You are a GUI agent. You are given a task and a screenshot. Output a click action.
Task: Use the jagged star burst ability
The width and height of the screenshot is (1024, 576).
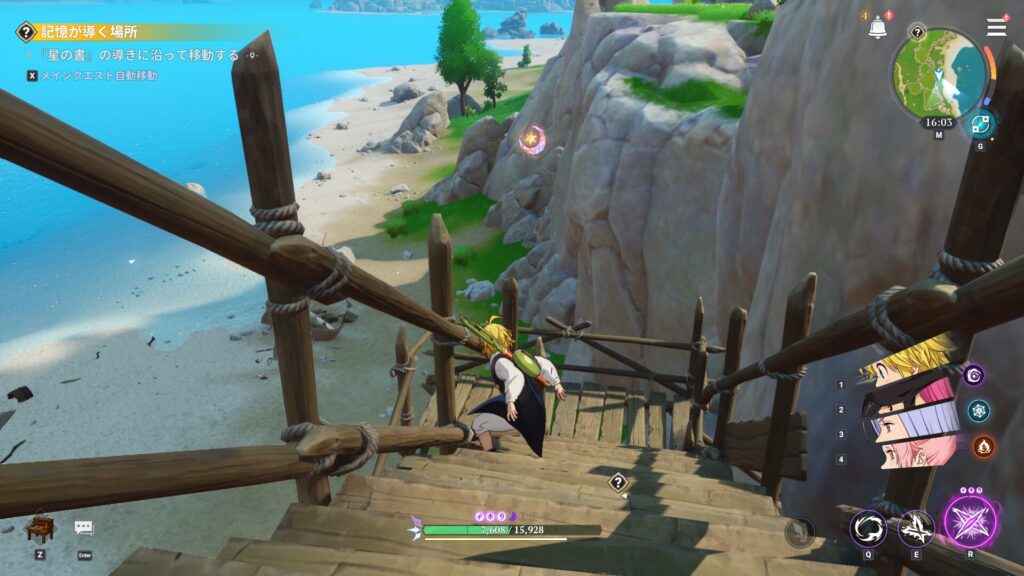click(x=916, y=528)
